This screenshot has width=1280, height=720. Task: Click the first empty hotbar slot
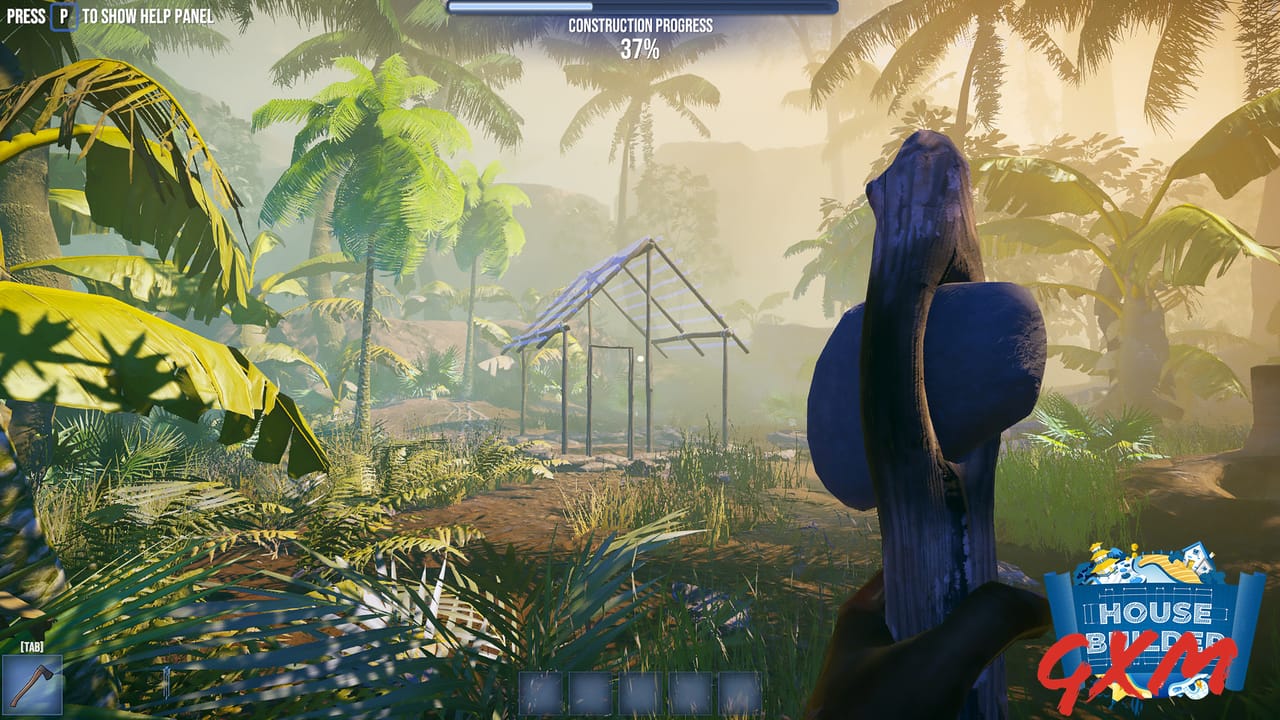540,693
